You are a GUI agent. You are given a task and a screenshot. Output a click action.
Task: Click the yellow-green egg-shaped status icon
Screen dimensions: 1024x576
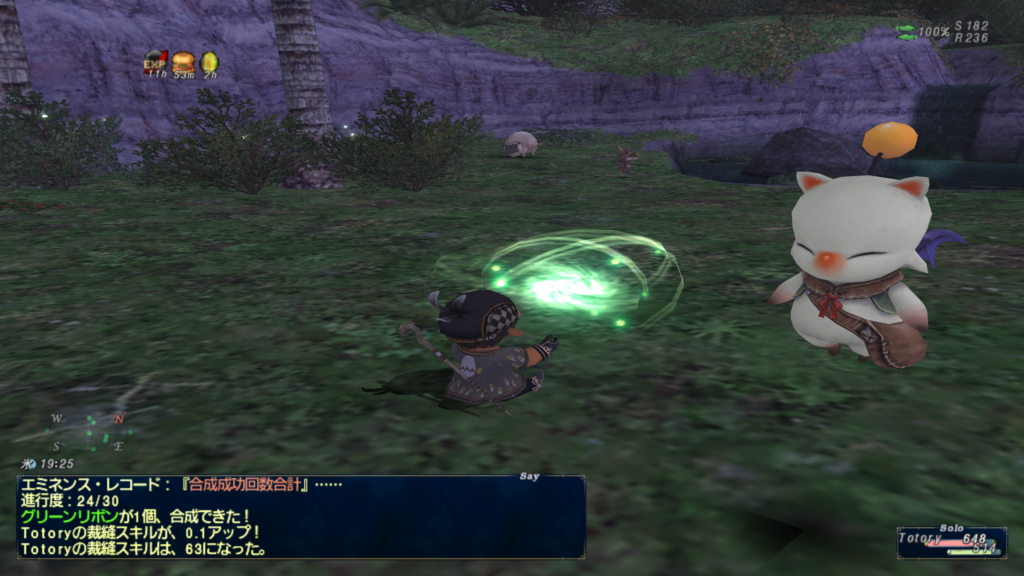click(x=210, y=62)
